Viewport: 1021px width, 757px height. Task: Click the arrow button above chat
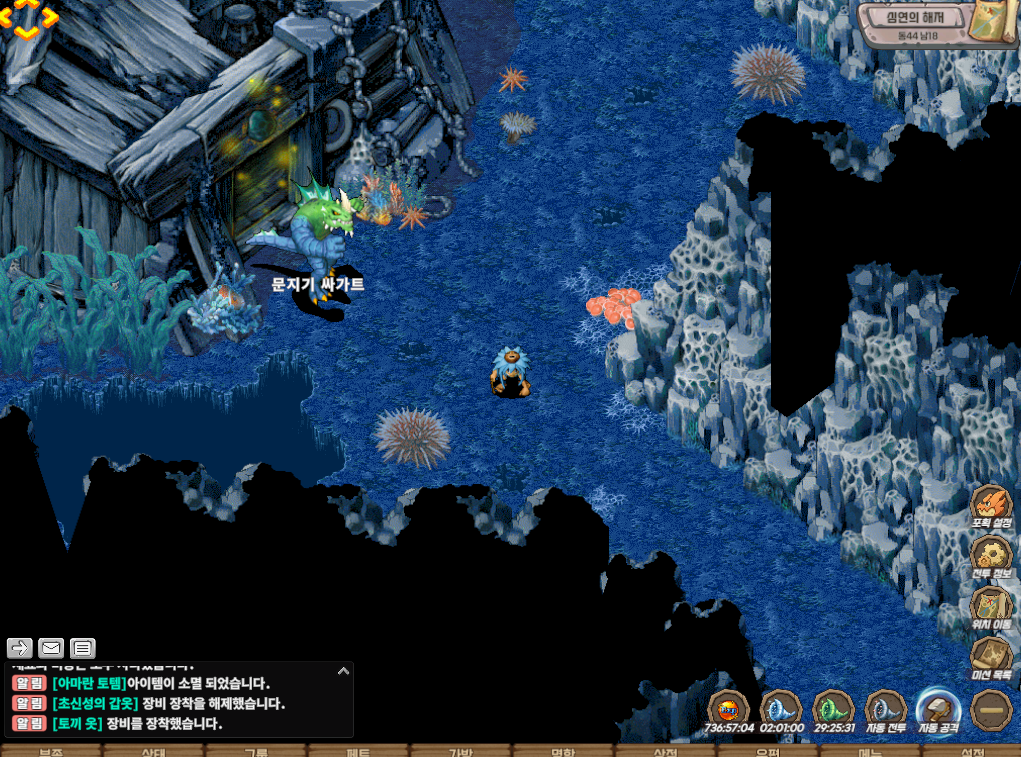click(20, 648)
